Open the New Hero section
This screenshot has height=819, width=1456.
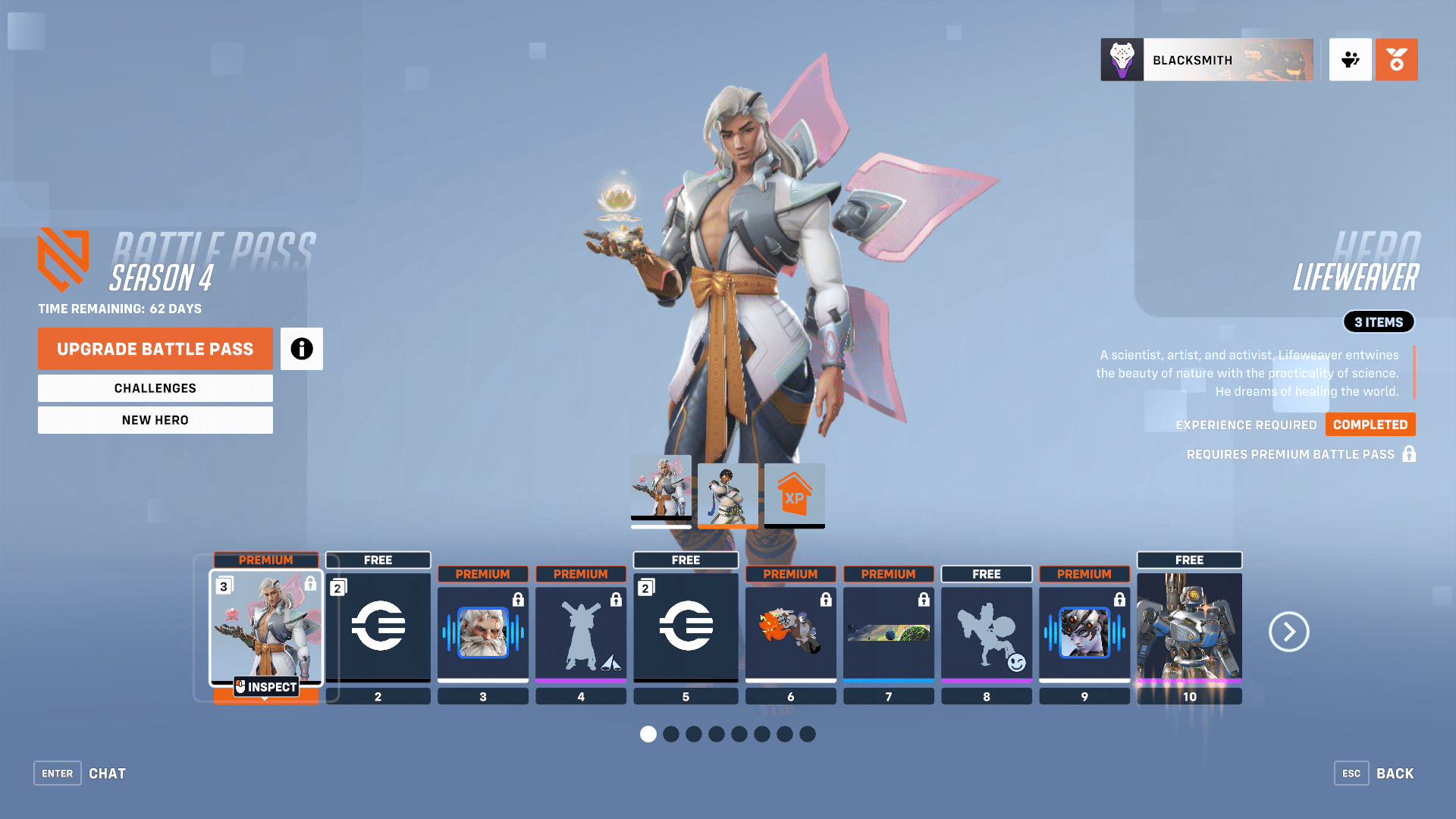[155, 419]
